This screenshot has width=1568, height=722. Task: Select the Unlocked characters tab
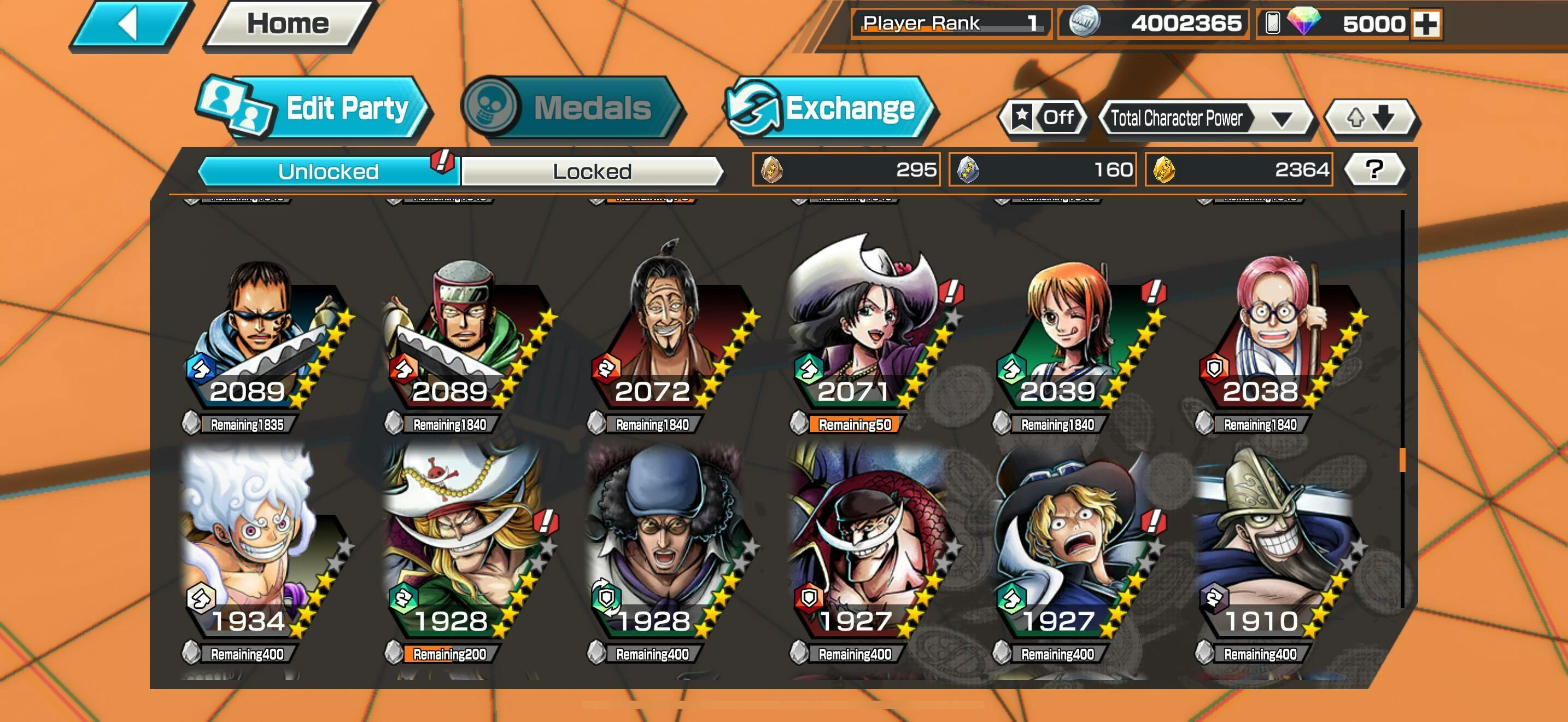[328, 171]
